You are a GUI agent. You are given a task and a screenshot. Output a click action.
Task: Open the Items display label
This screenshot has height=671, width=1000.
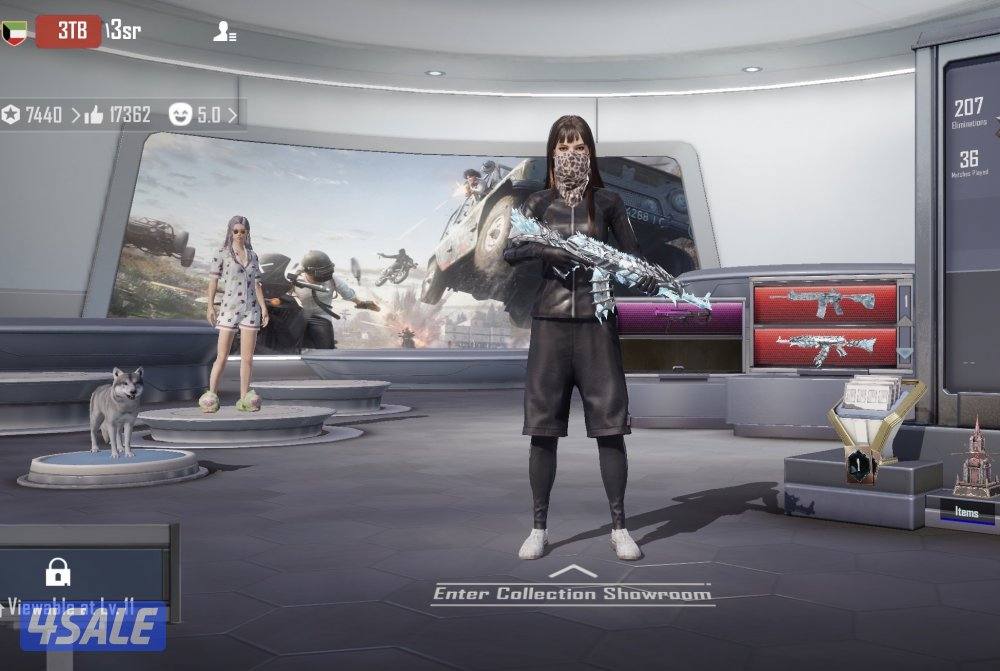point(966,512)
